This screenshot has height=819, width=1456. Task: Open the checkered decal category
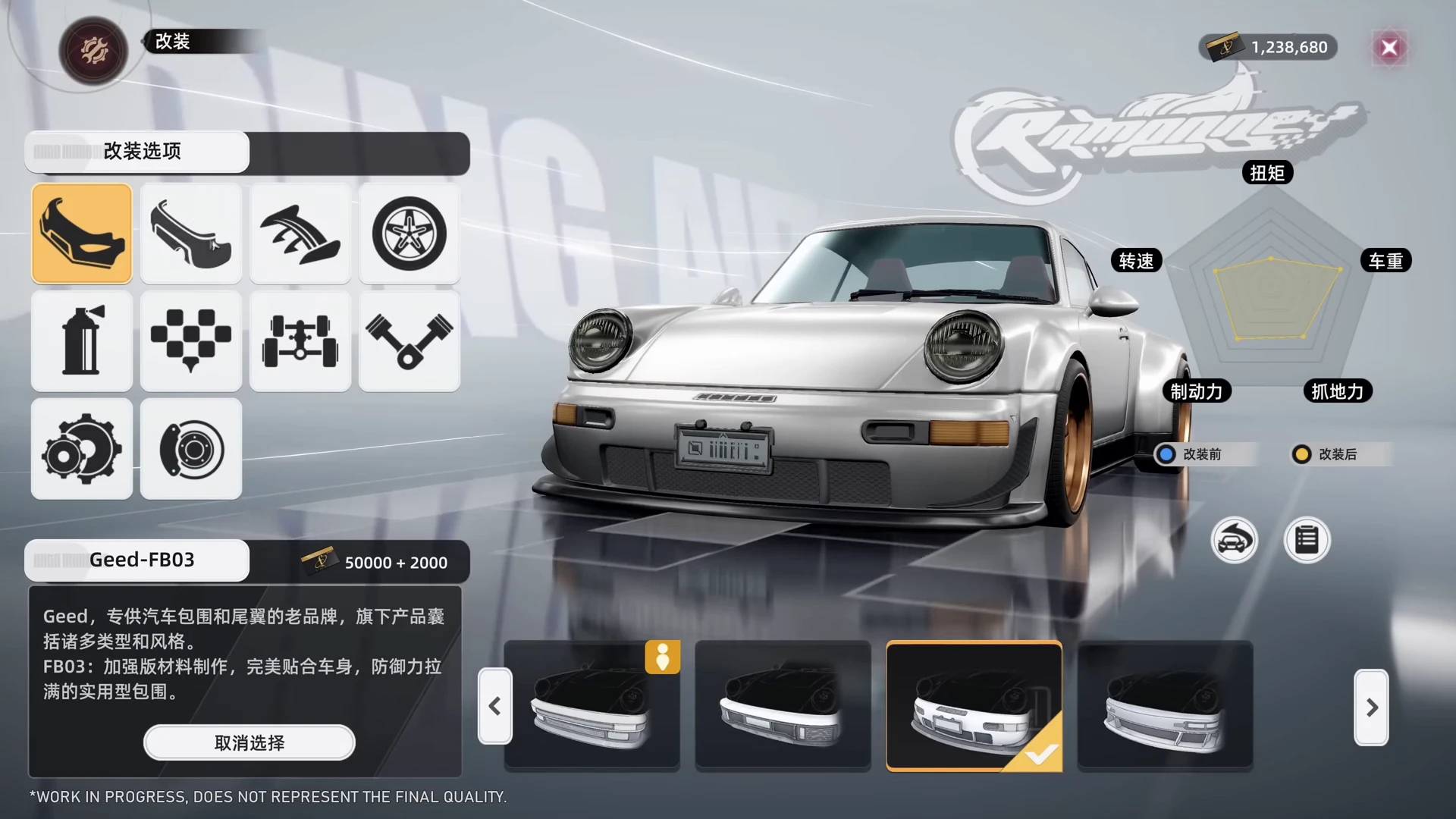tap(191, 341)
